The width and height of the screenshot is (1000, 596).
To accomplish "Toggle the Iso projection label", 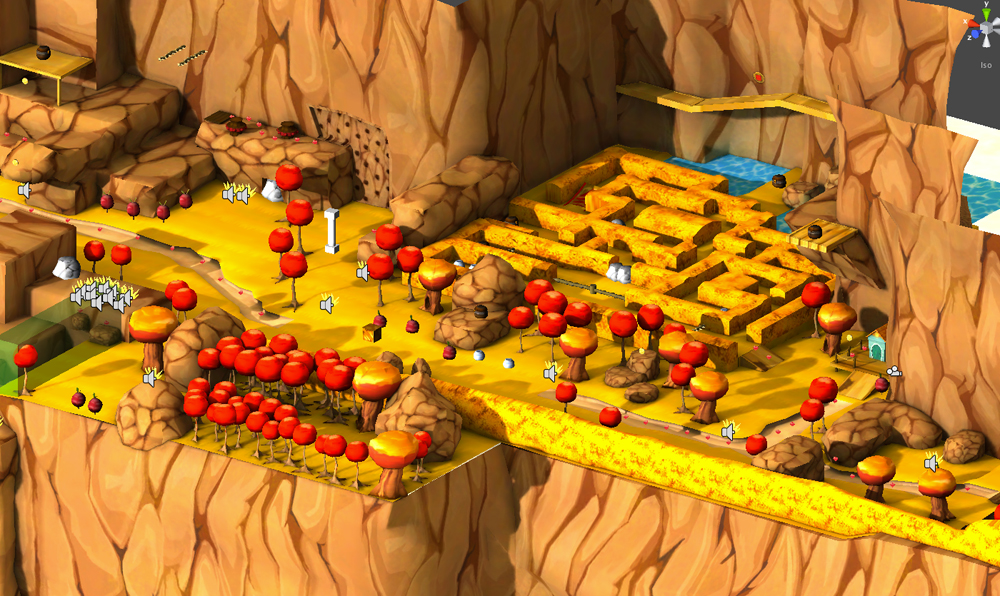I will 986,65.
